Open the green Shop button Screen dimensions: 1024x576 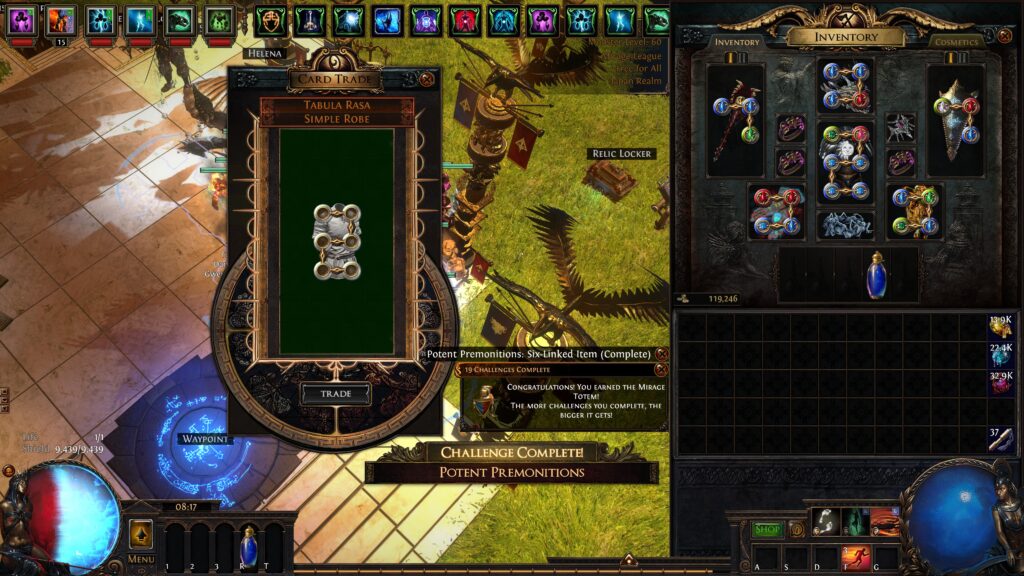point(767,529)
